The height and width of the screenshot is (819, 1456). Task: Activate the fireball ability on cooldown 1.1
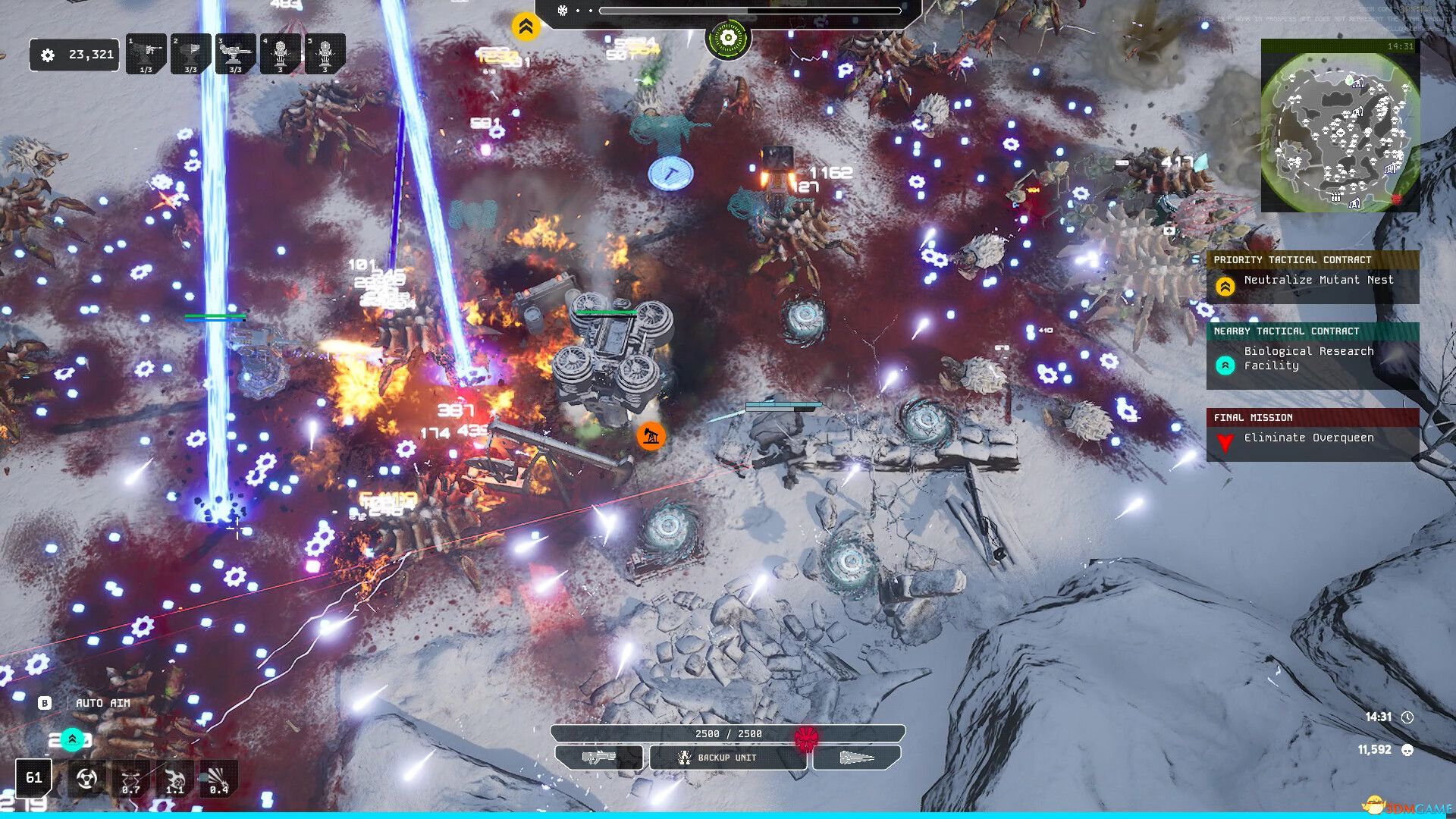174,779
